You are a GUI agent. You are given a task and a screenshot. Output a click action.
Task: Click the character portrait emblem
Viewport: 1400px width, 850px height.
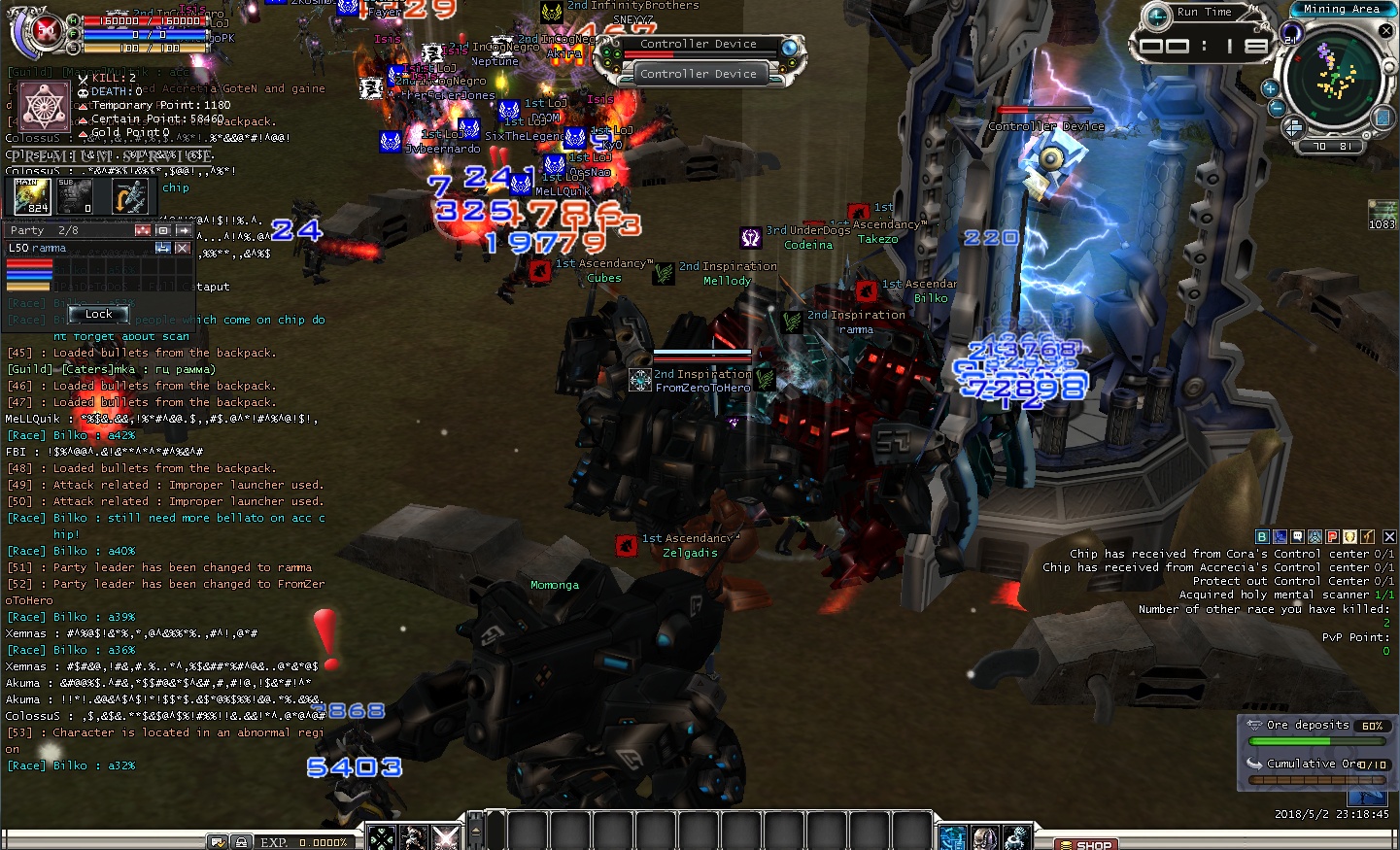pyautogui.click(x=45, y=107)
